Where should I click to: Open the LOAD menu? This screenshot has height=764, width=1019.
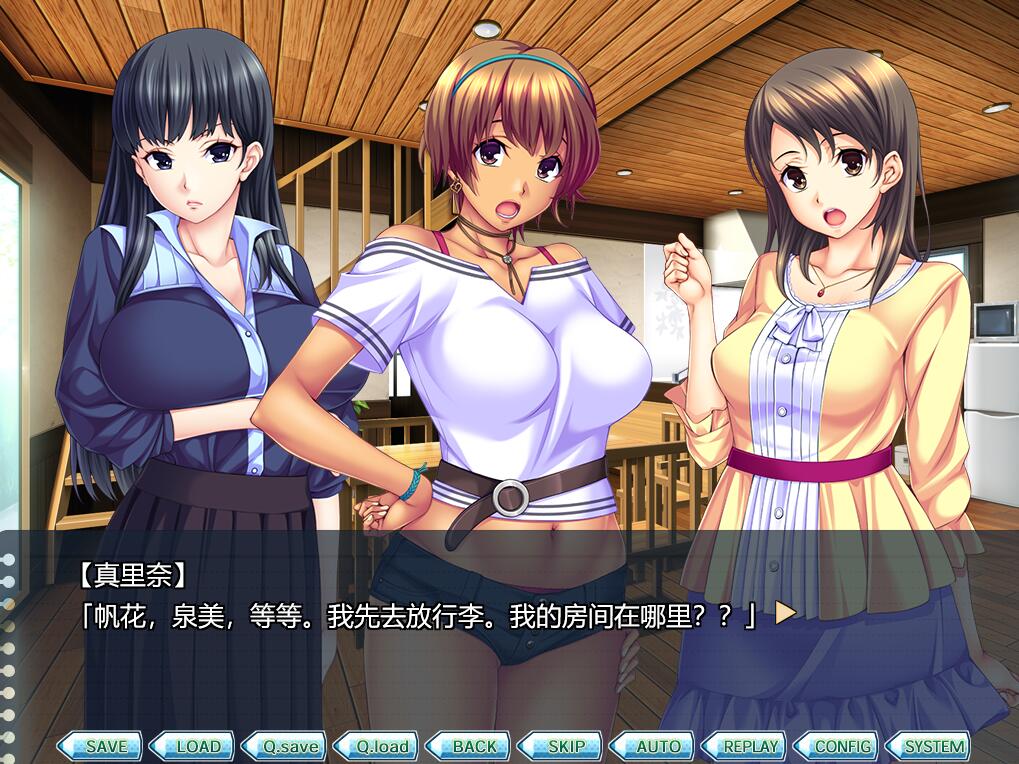[191, 746]
